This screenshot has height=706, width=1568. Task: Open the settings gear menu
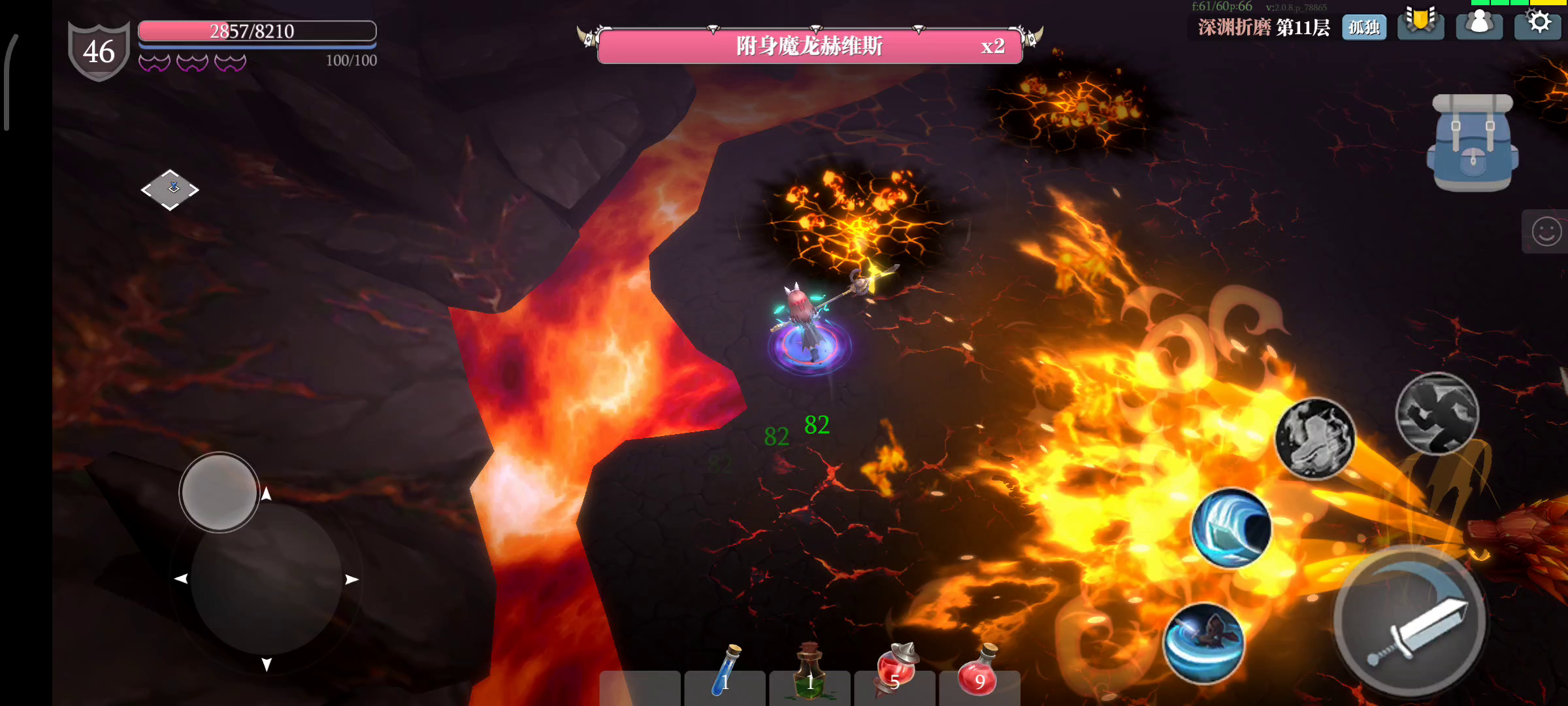(1539, 24)
